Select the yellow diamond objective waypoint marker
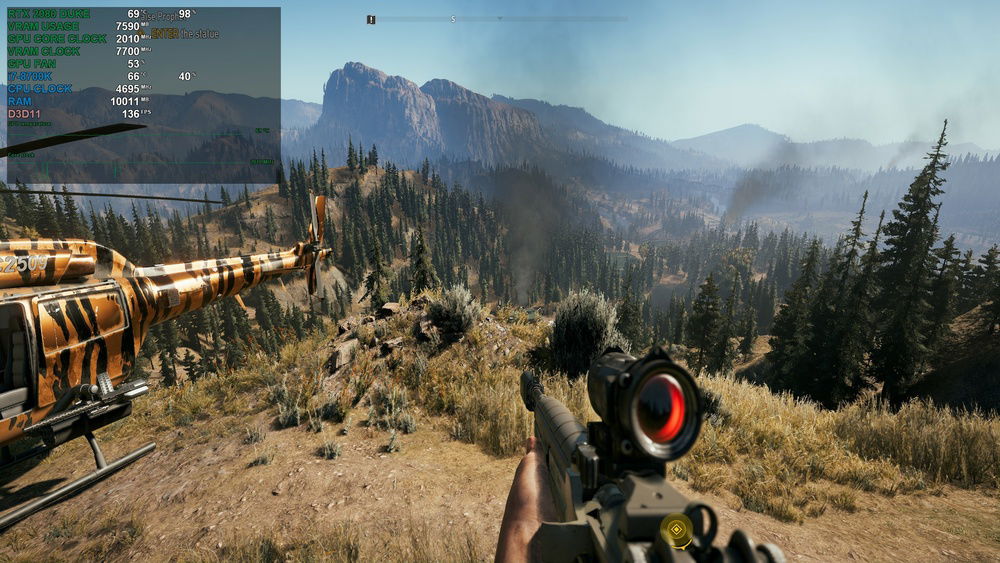This screenshot has height=563, width=1000. pos(677,530)
